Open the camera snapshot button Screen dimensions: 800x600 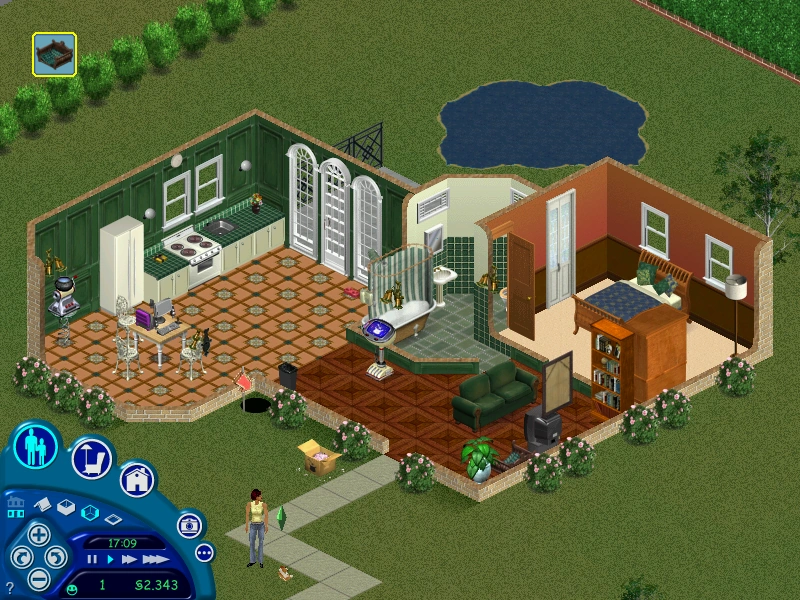coord(188,524)
